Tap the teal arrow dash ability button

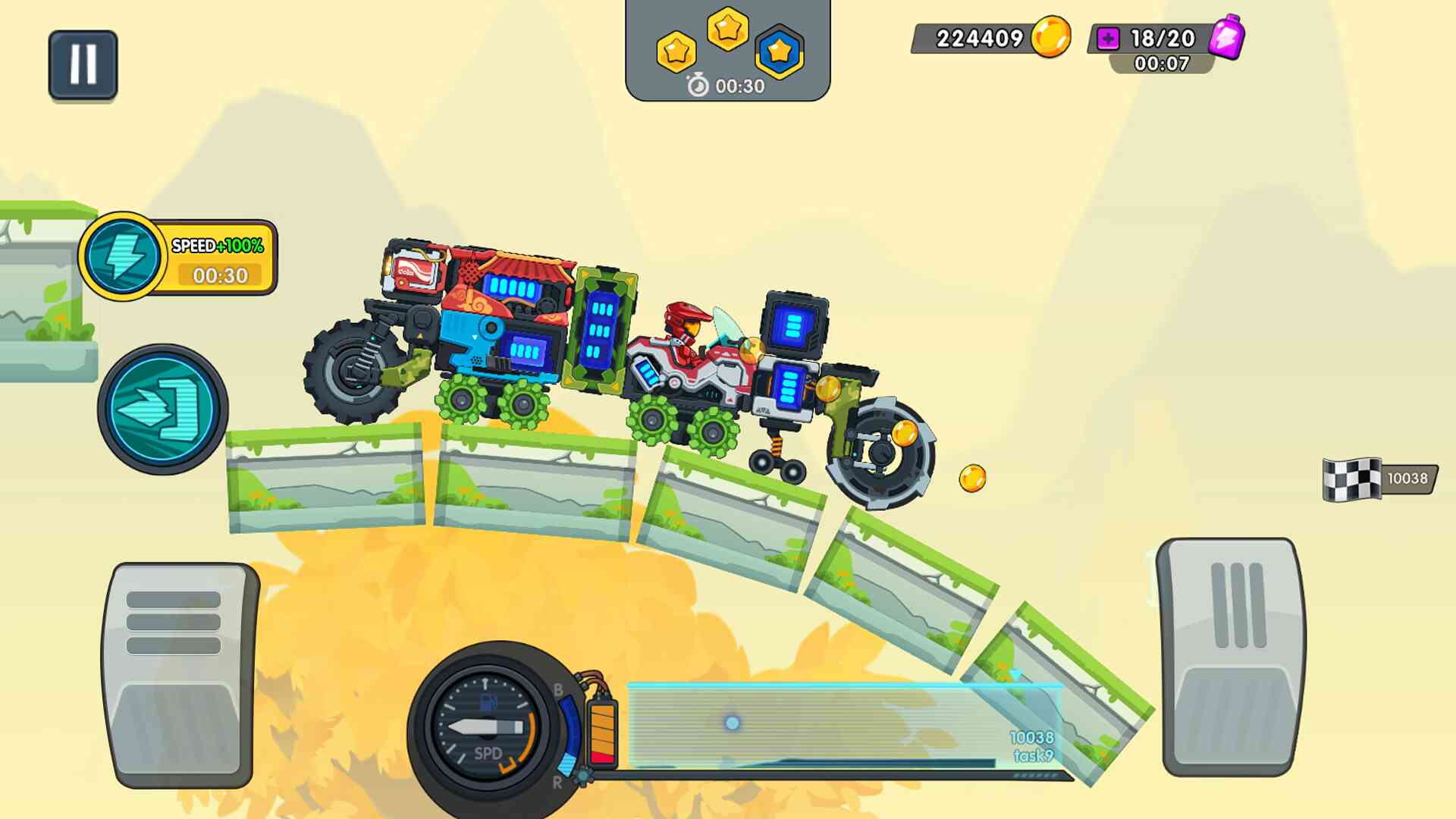click(x=162, y=409)
